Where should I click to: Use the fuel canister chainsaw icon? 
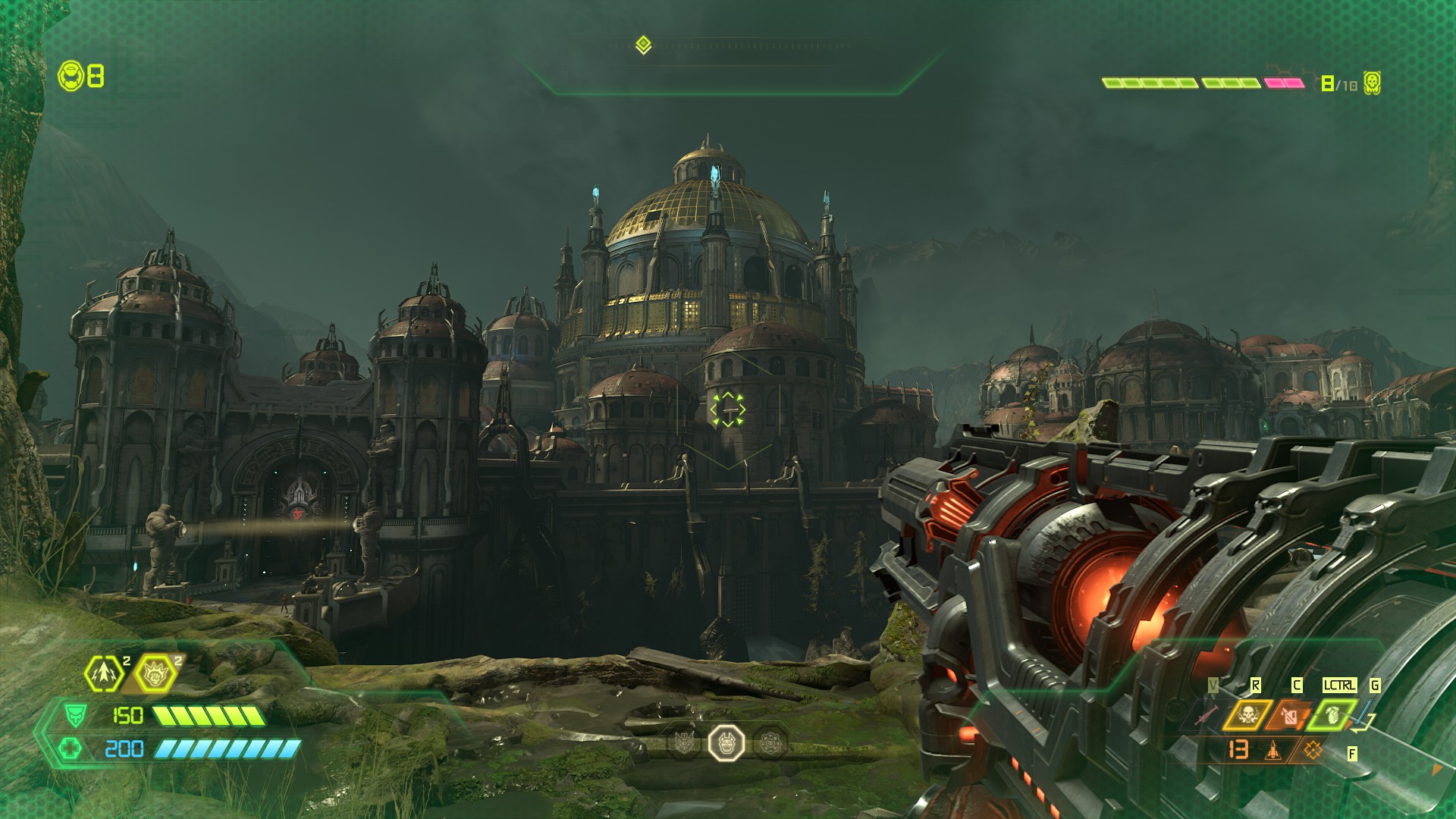tap(1289, 714)
